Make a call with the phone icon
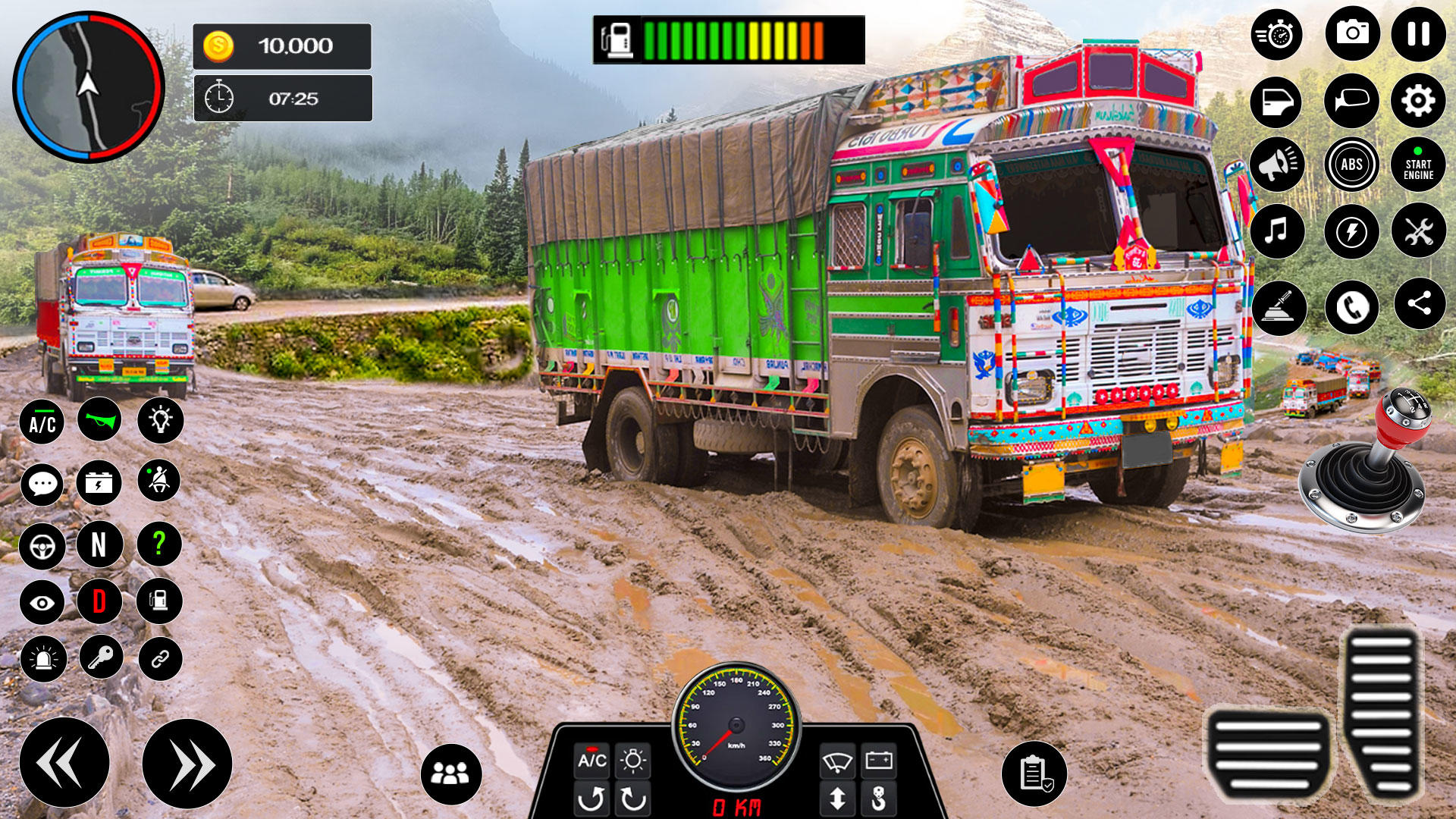1456x819 pixels. 1351,307
